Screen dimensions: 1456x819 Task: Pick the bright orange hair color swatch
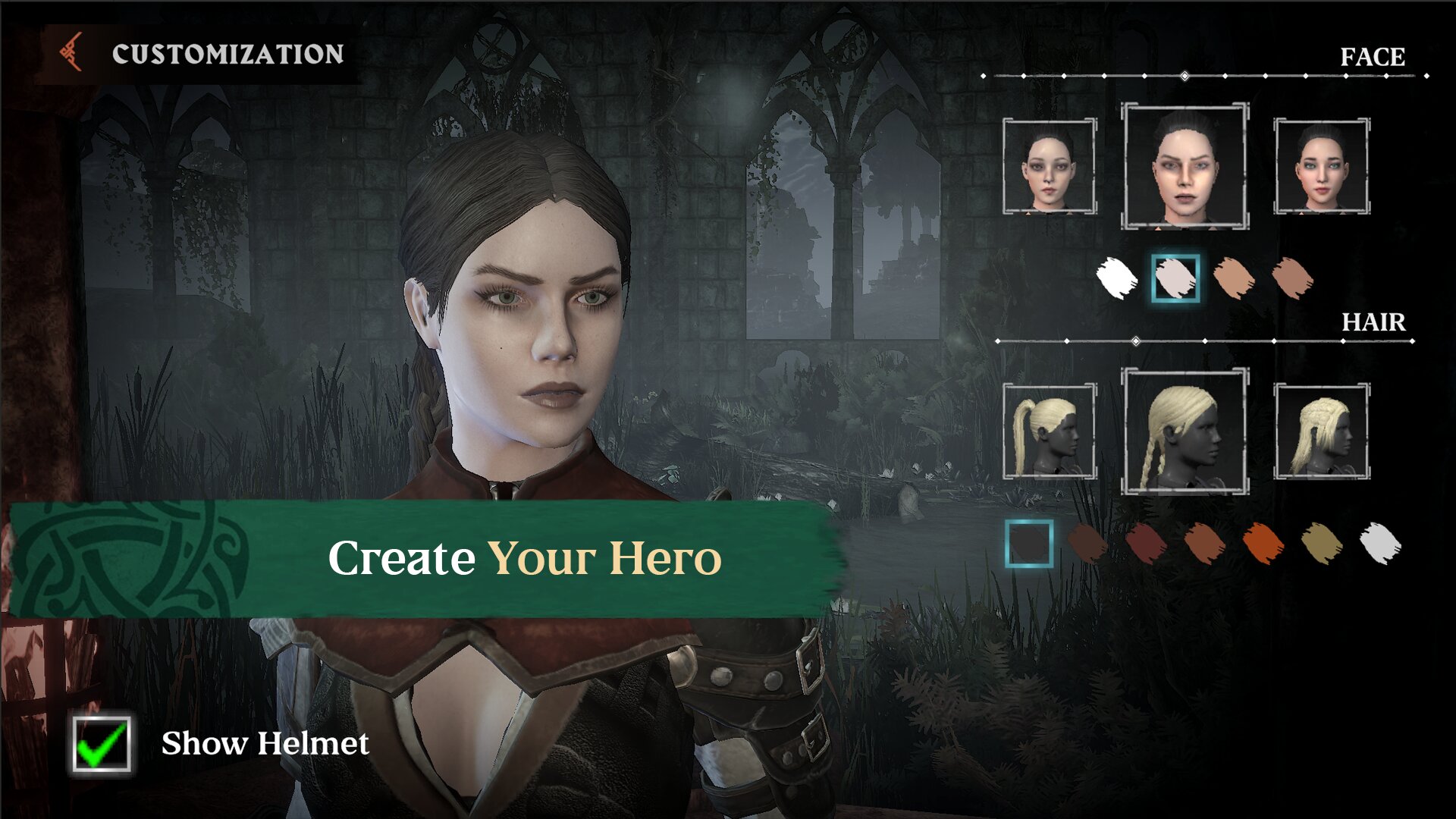[1263, 544]
